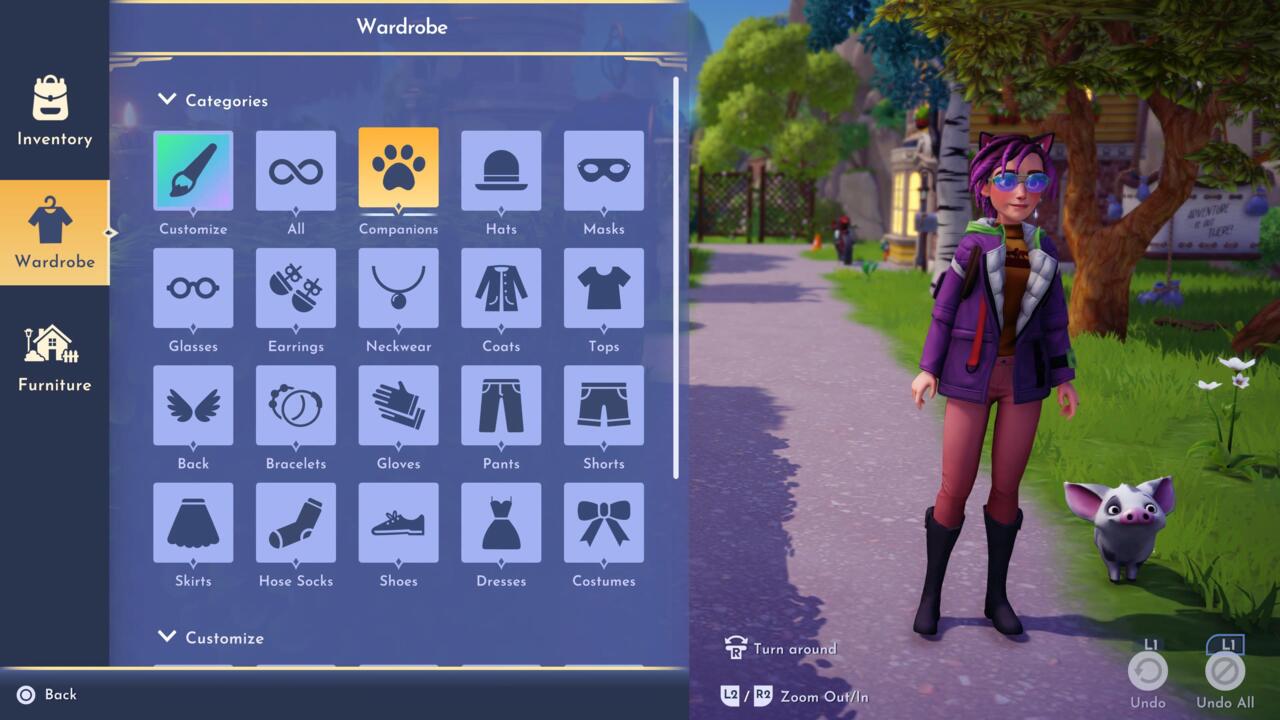Select the Gloves category

click(x=398, y=405)
